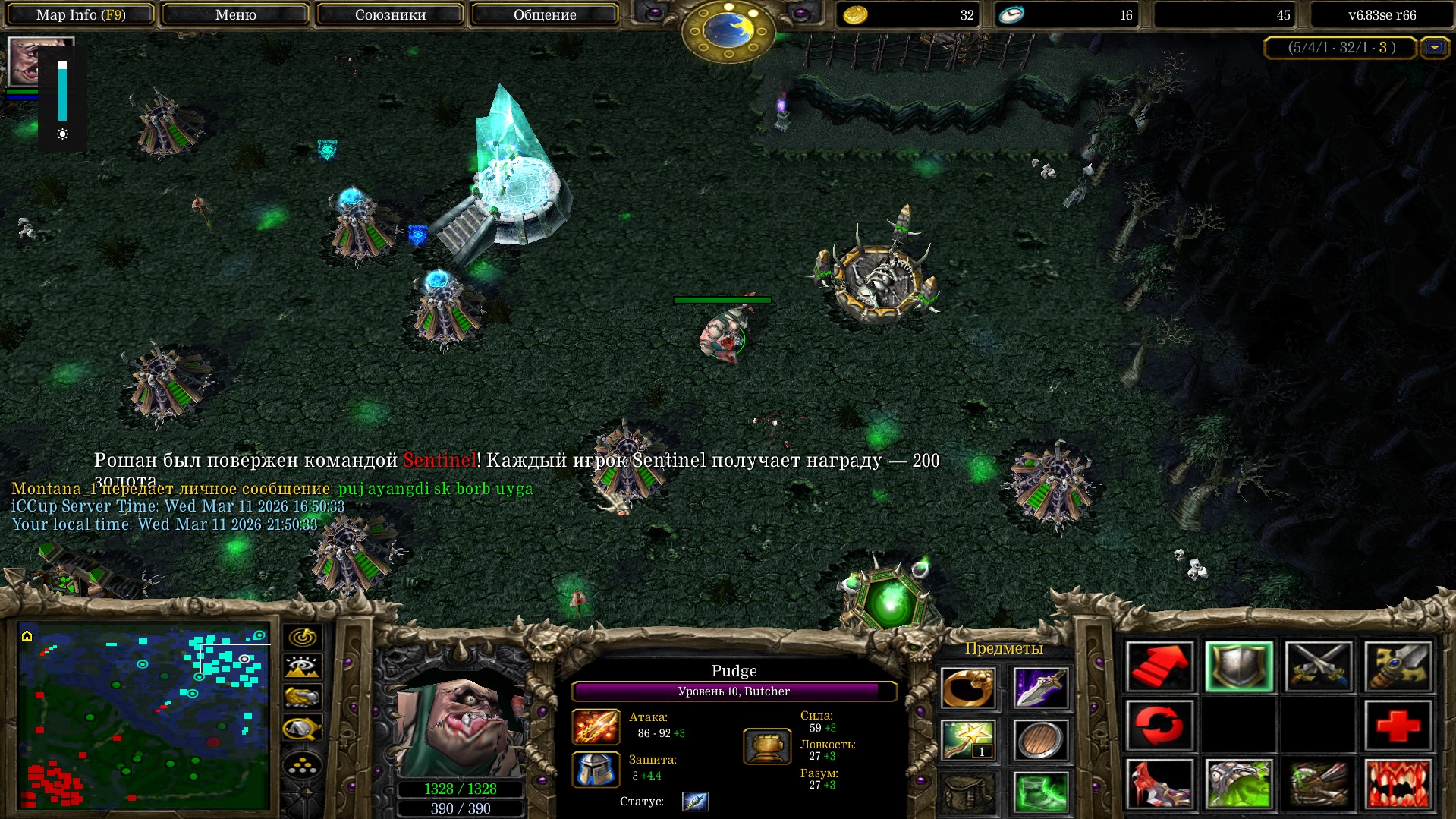Use the Magic Wand item with one charge
This screenshot has height=819, width=1456.
pyautogui.click(x=967, y=740)
